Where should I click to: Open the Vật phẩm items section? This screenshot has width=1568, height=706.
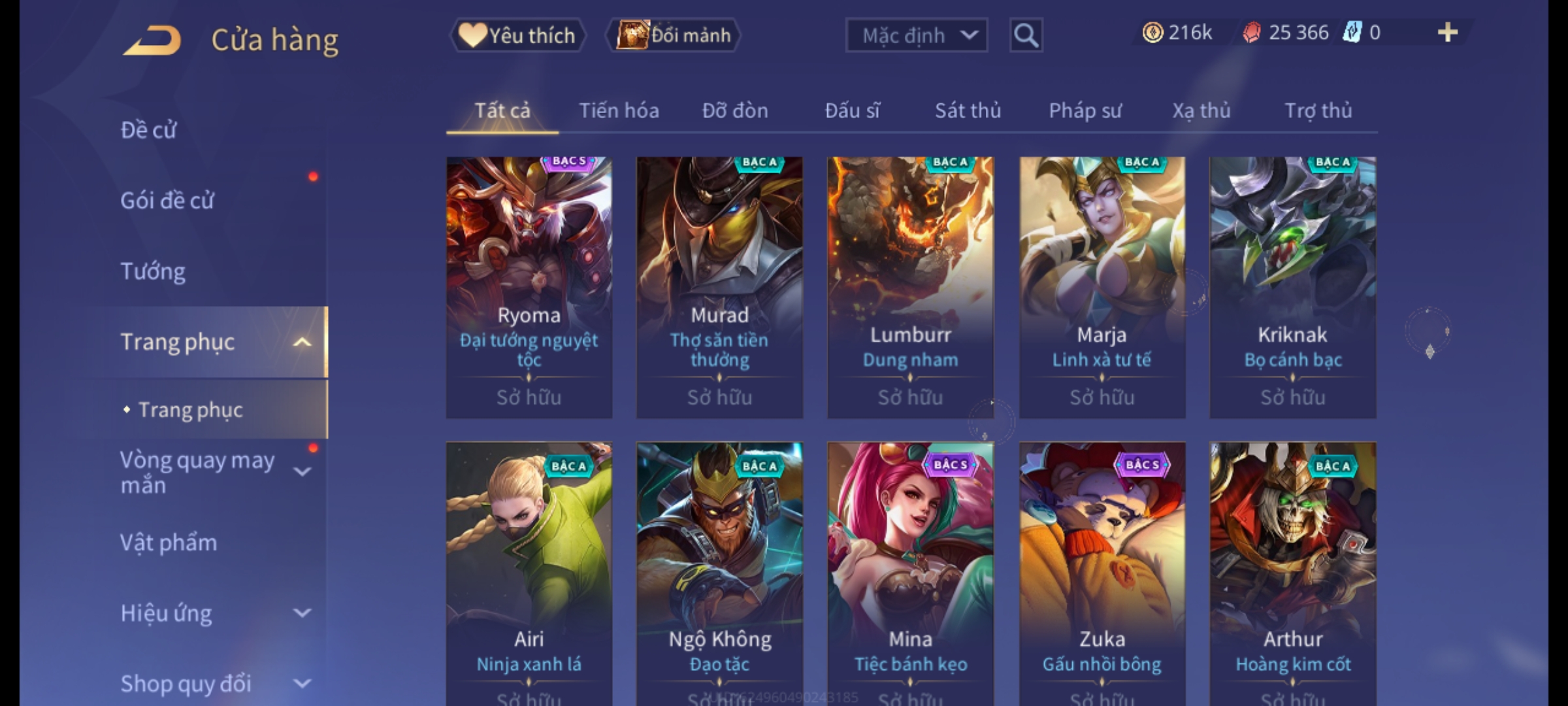[169, 543]
